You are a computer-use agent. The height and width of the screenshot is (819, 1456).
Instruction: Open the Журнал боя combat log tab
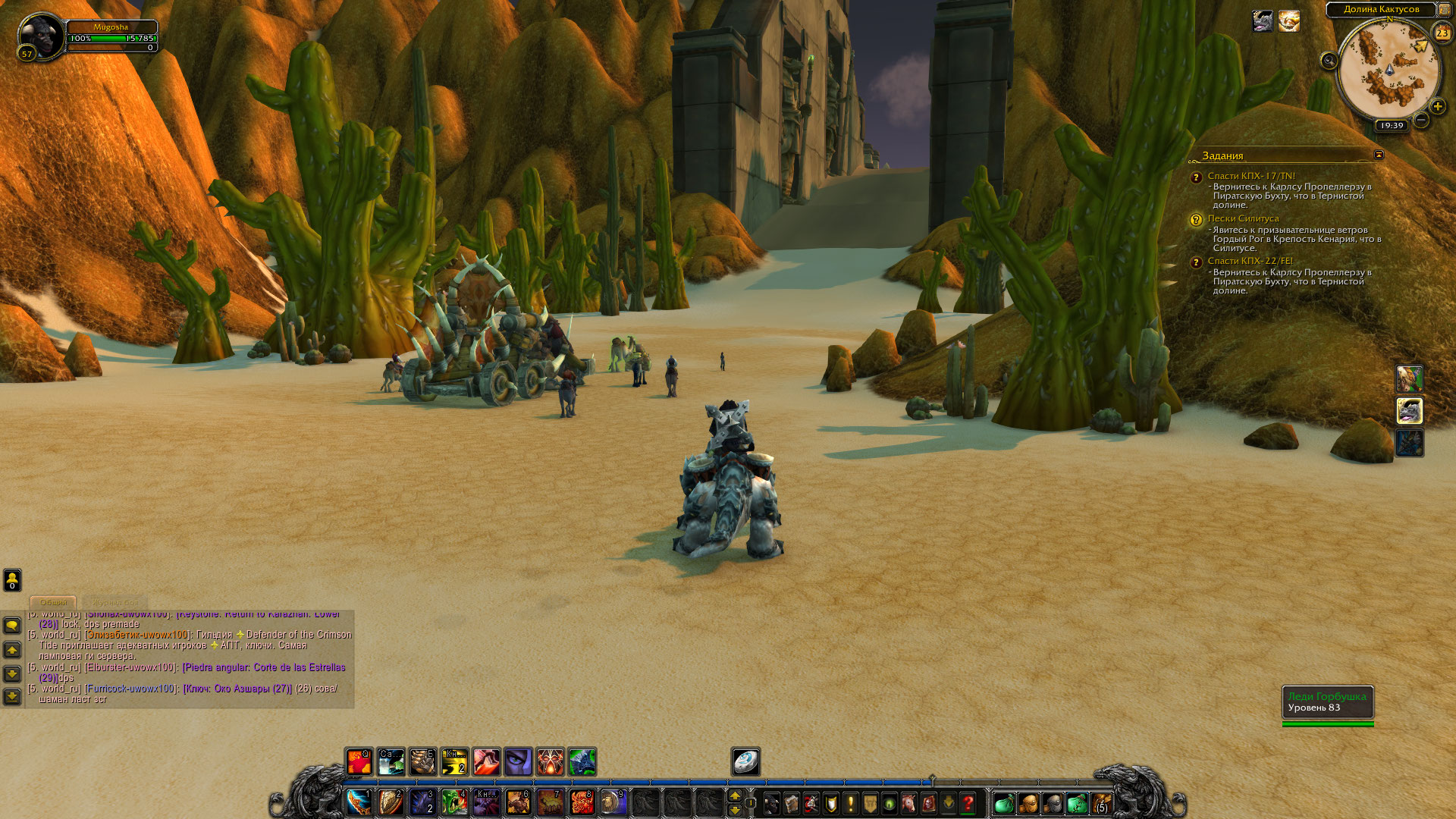point(115,602)
